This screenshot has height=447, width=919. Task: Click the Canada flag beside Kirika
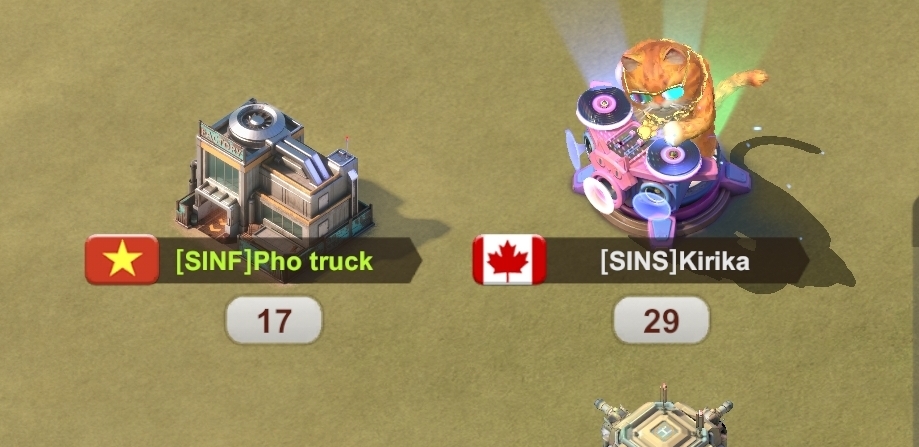(509, 260)
